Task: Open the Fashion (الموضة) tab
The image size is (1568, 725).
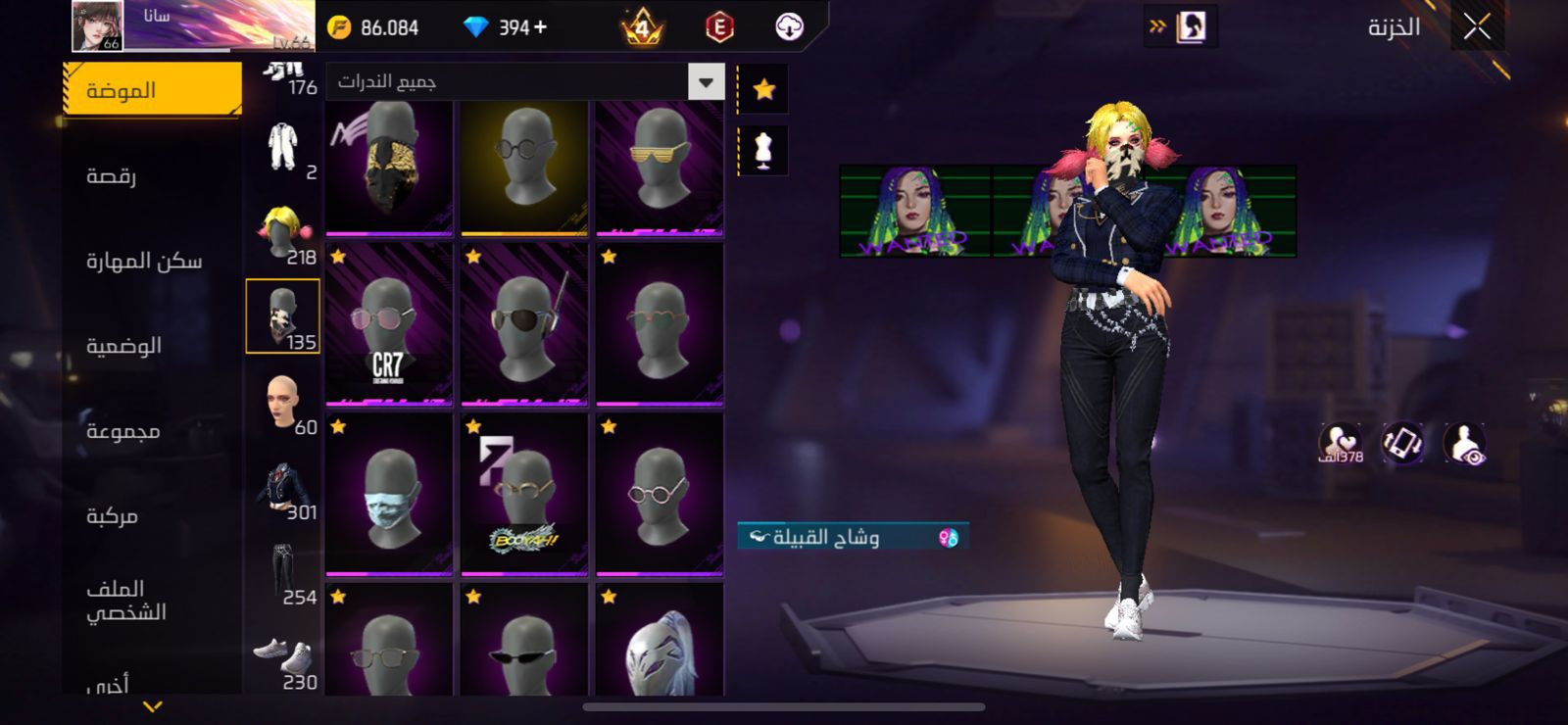Action: tap(152, 90)
